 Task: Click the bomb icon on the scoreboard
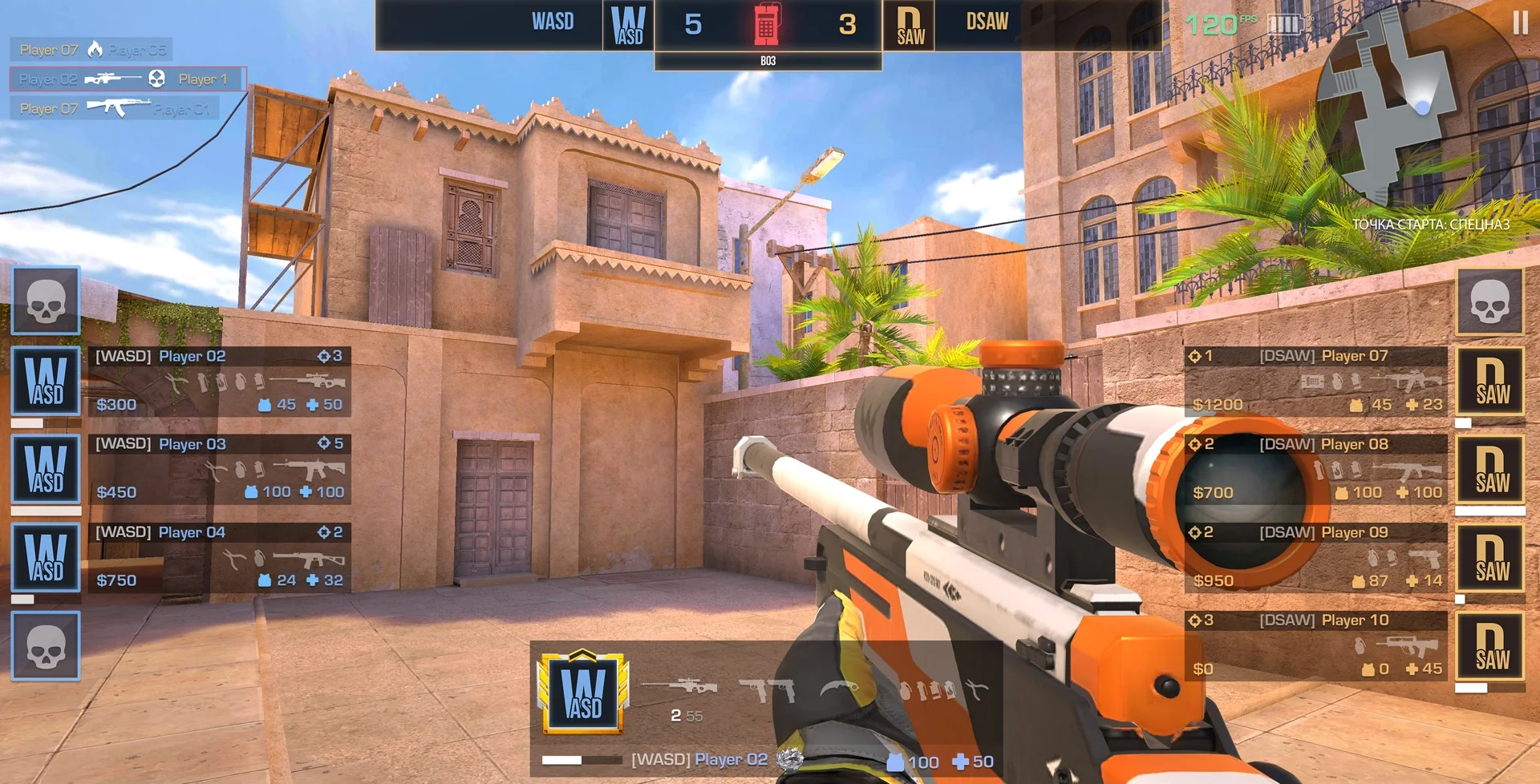[767, 24]
